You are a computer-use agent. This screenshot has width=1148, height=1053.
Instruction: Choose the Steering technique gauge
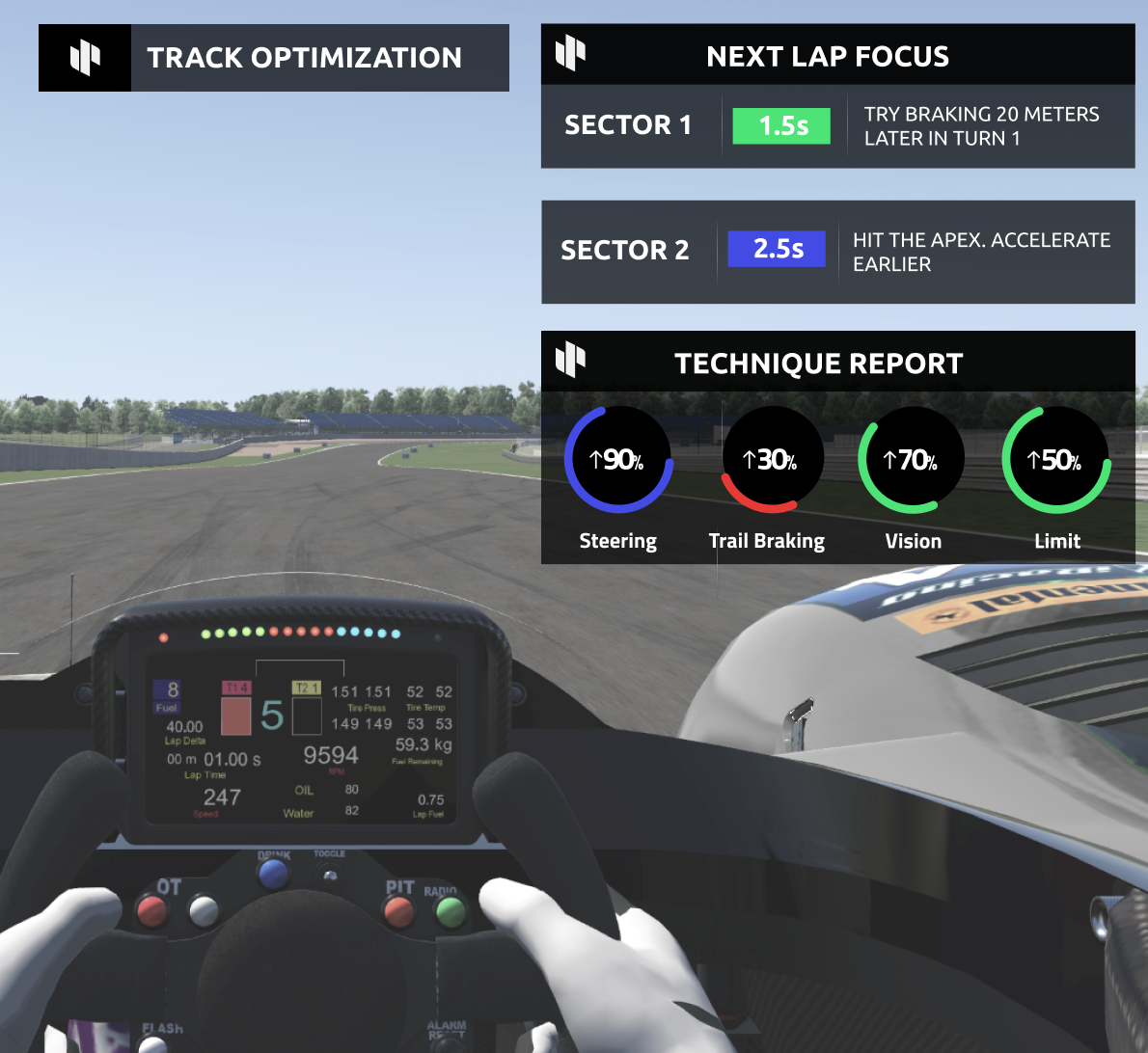(618, 460)
